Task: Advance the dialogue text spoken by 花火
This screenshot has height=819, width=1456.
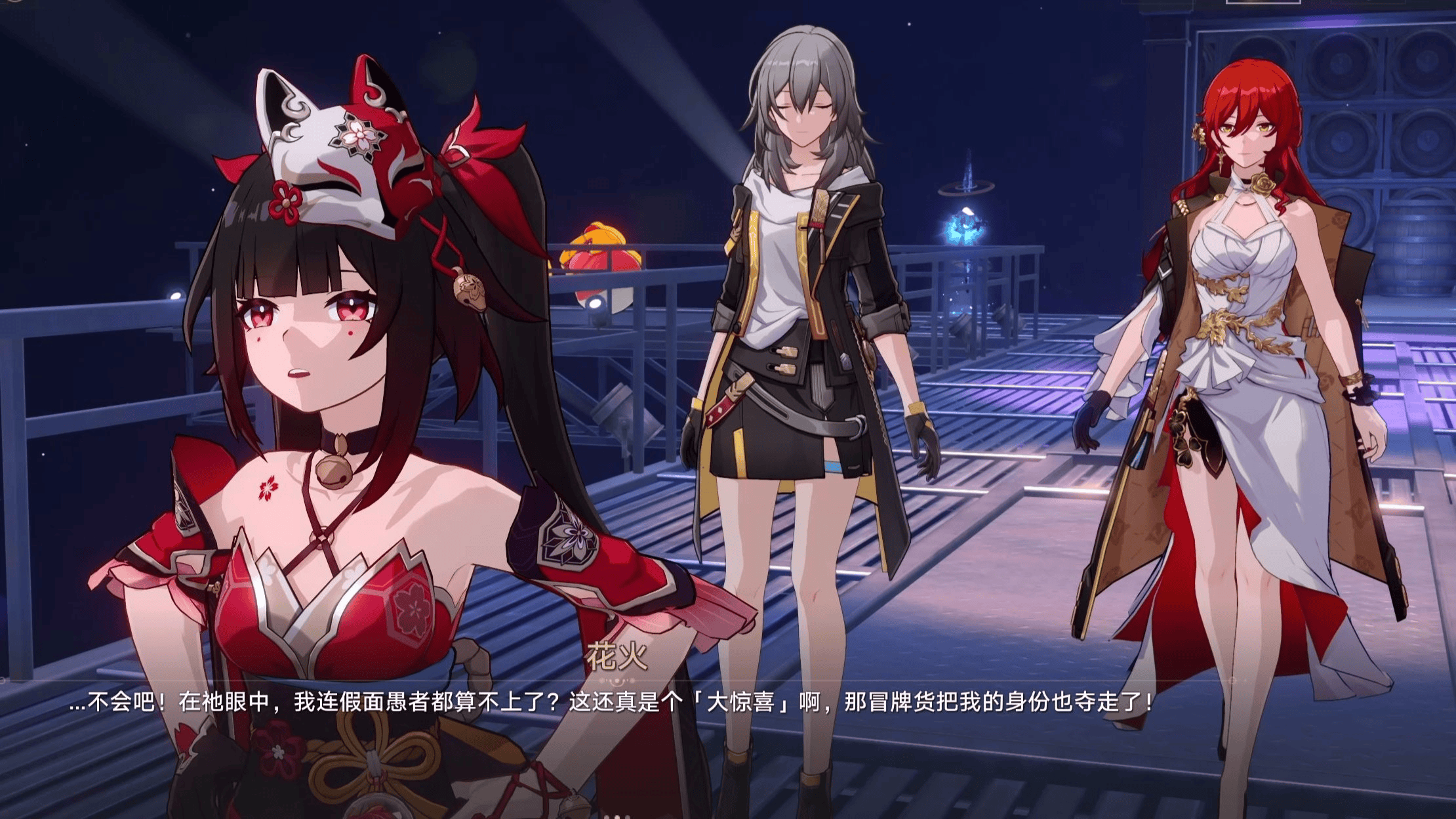Action: pos(610,703)
